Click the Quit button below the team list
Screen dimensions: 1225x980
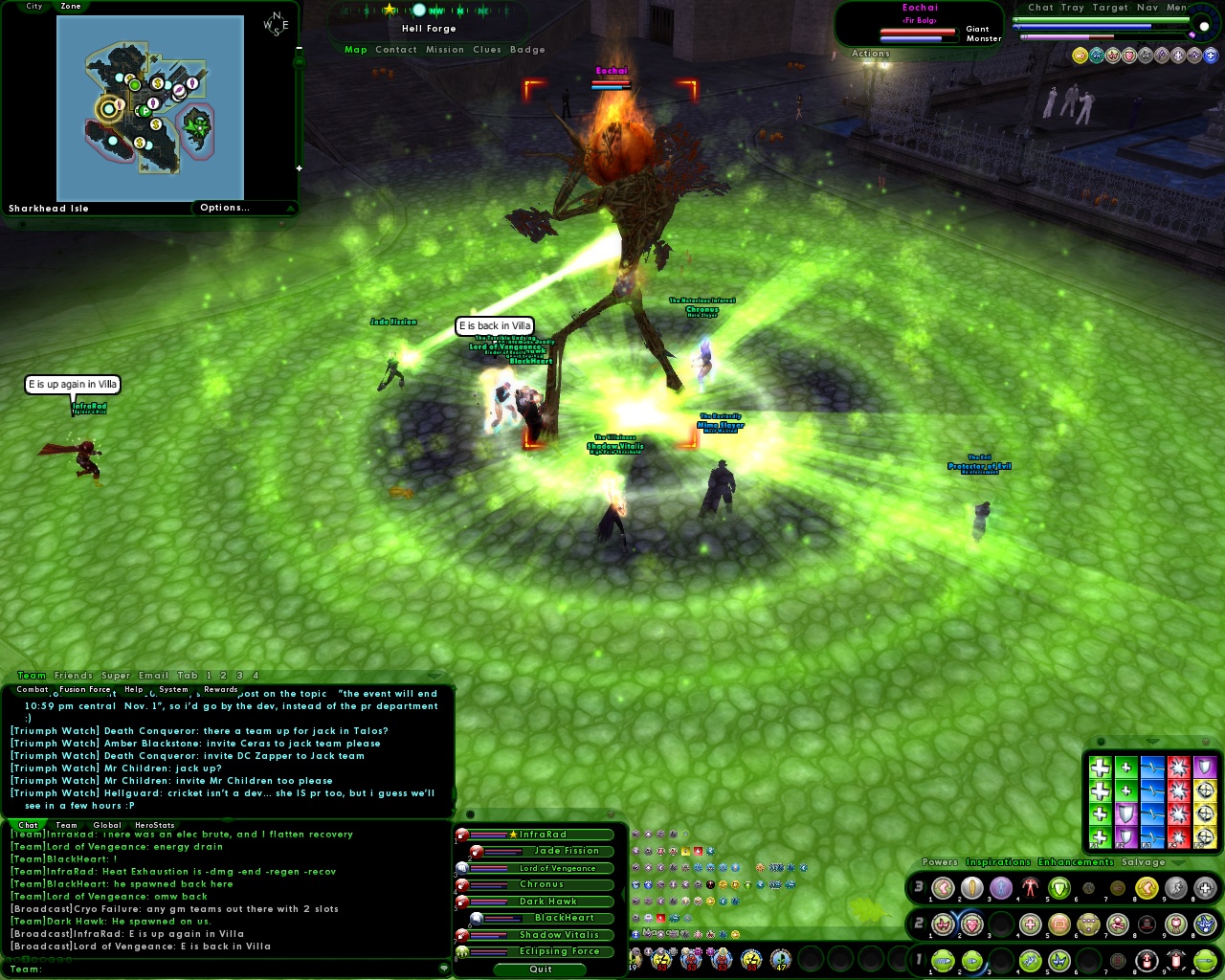point(539,969)
